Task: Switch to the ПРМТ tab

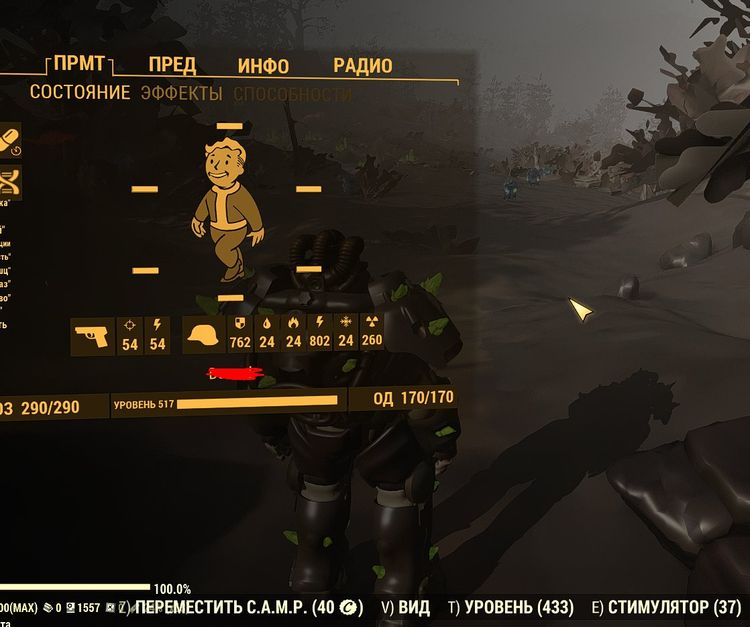Action: point(81,65)
